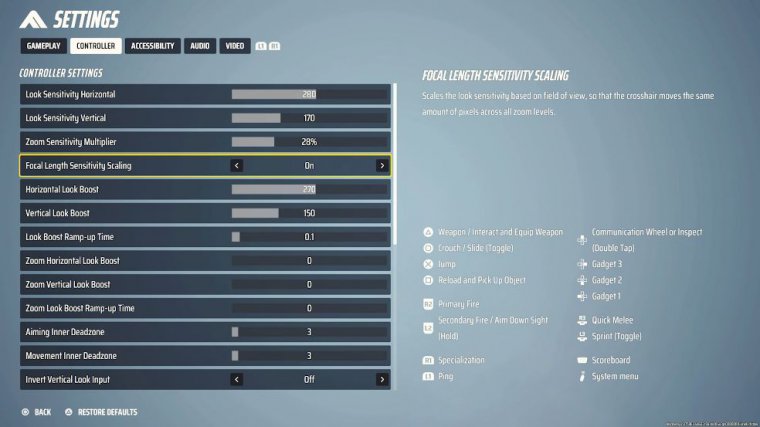Set the Look Boost Ramp-up Time slider
Screen dimensions: 760x427
point(309,237)
